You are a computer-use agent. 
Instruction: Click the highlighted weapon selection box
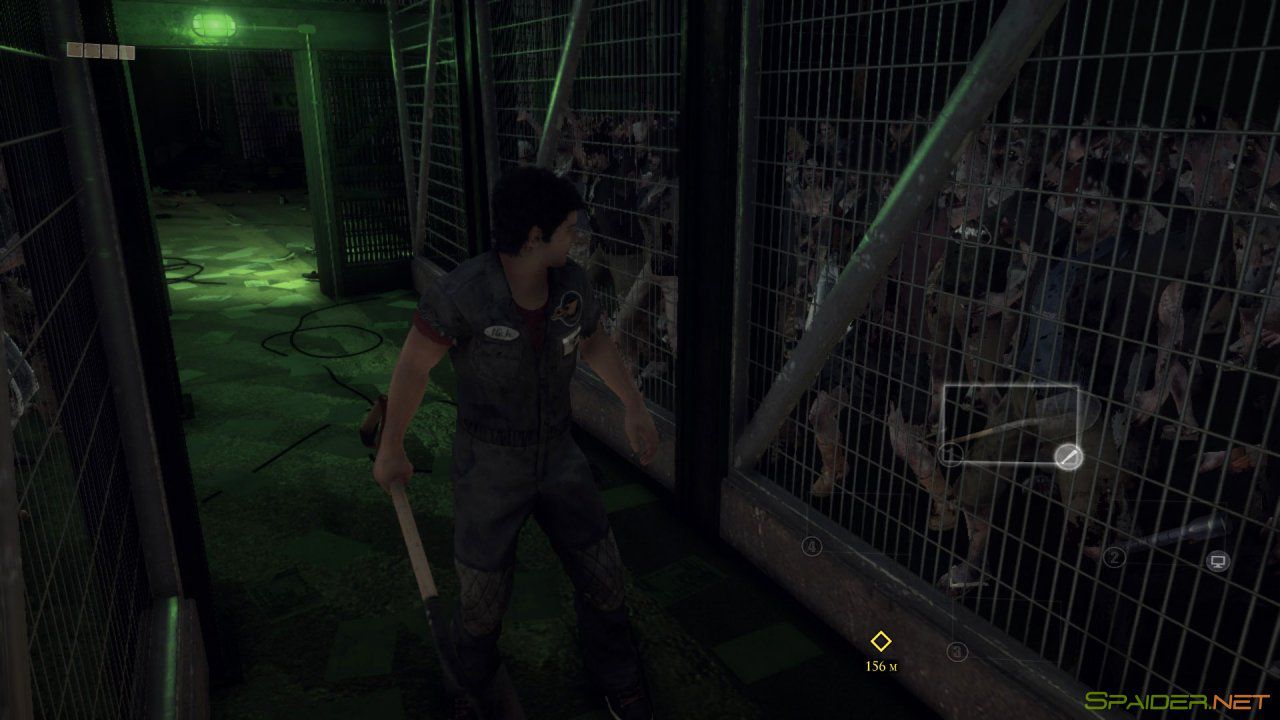(1010, 424)
